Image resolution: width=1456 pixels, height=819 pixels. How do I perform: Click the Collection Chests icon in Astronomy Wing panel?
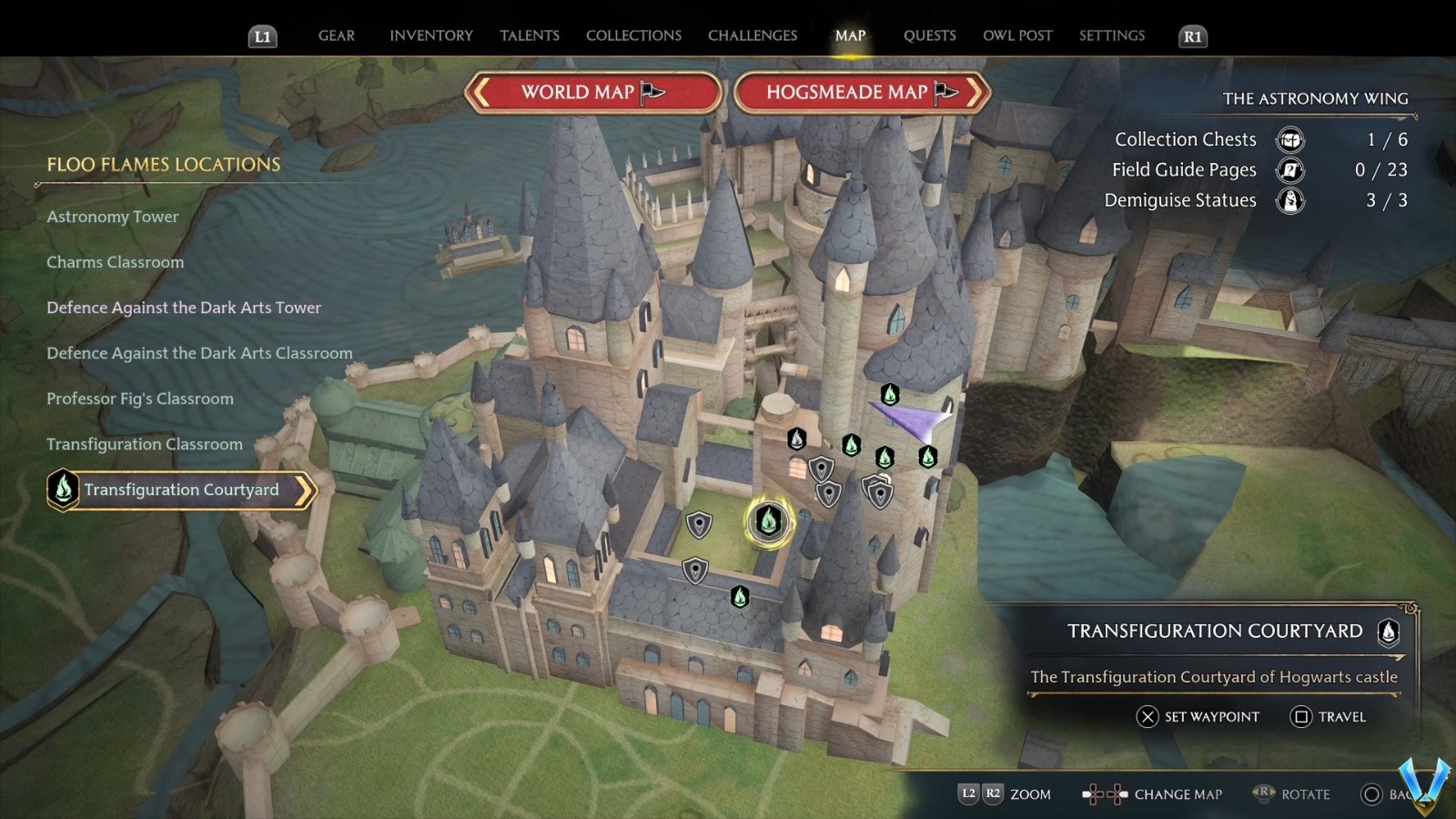1289,139
